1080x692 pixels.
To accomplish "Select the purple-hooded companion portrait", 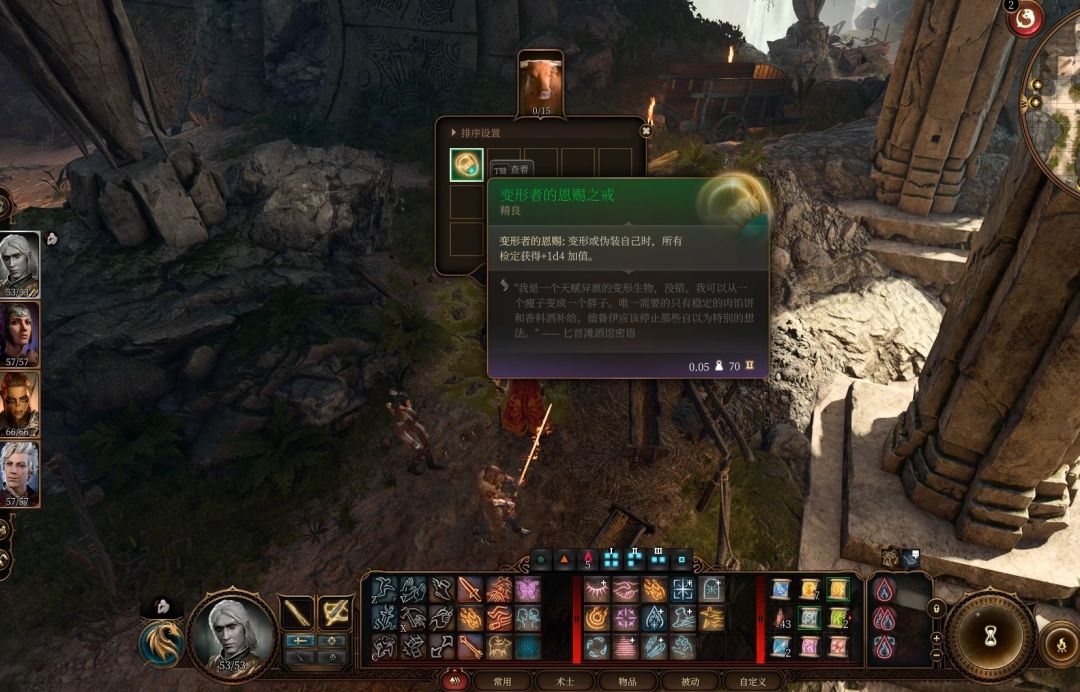I will pos(19,332).
